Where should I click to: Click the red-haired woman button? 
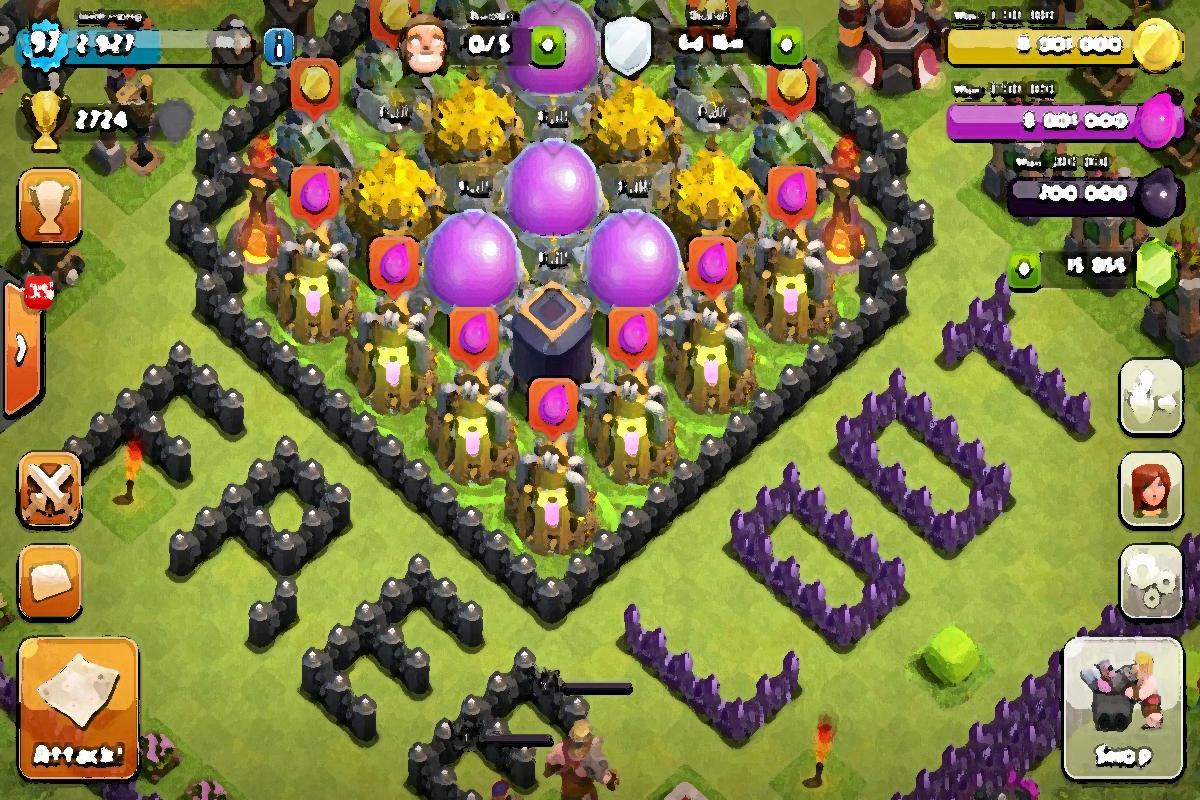(x=1152, y=488)
